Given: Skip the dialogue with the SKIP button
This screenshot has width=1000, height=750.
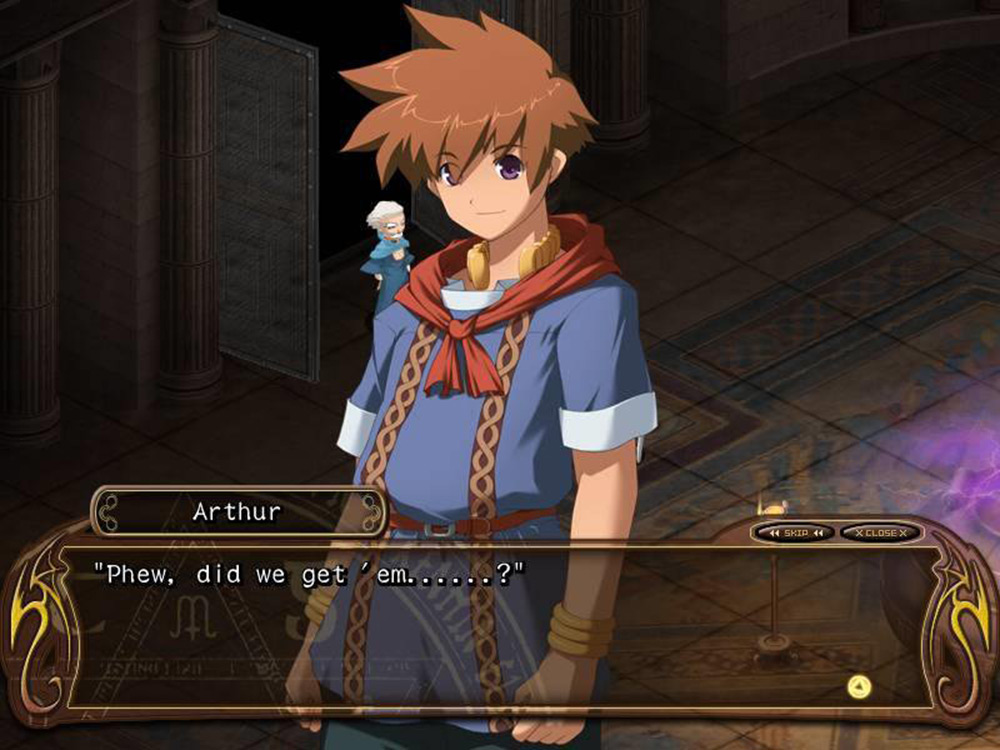Looking at the screenshot, I should tap(795, 533).
